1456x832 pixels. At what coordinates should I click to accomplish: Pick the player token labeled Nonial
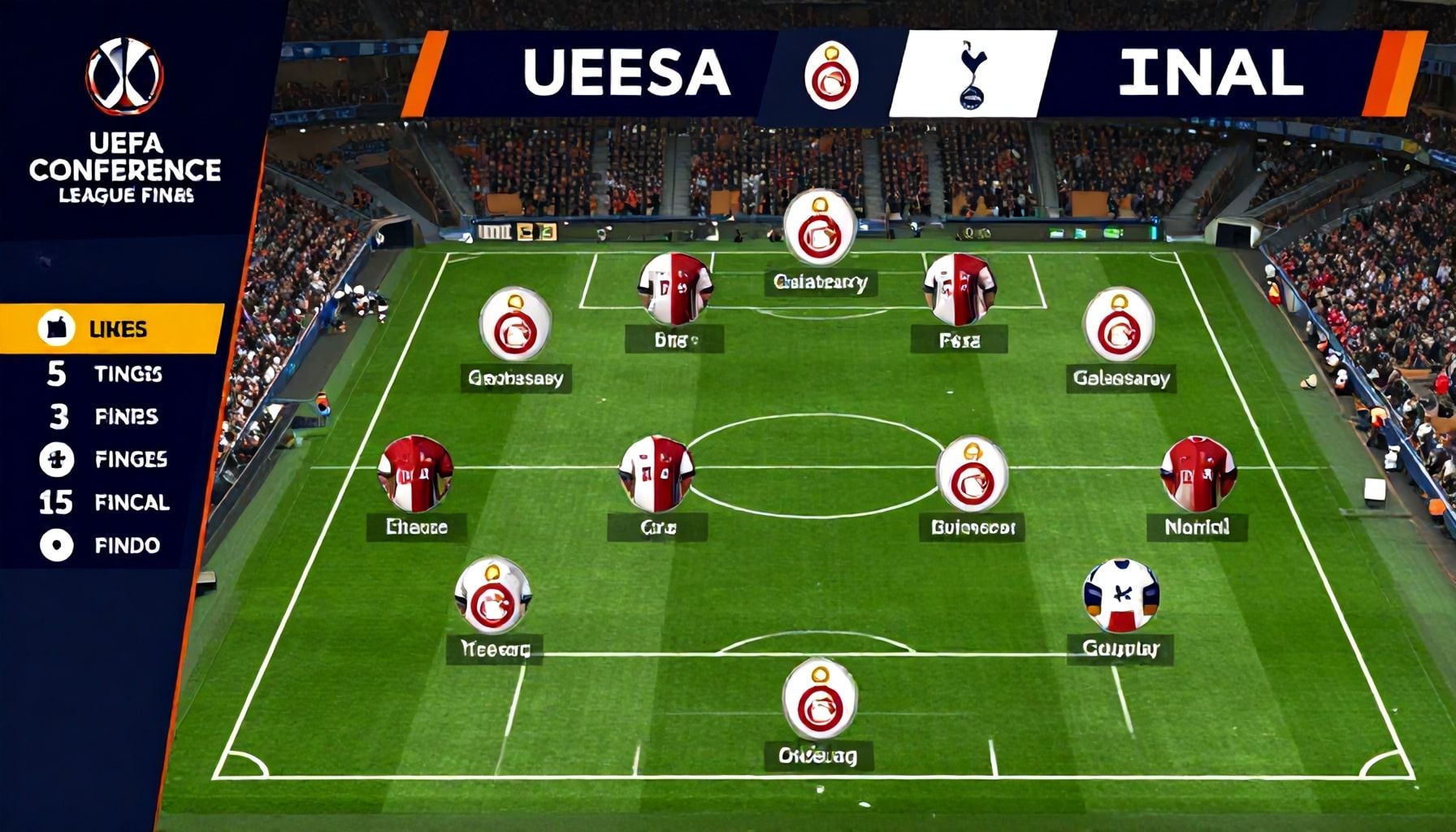click(1198, 474)
